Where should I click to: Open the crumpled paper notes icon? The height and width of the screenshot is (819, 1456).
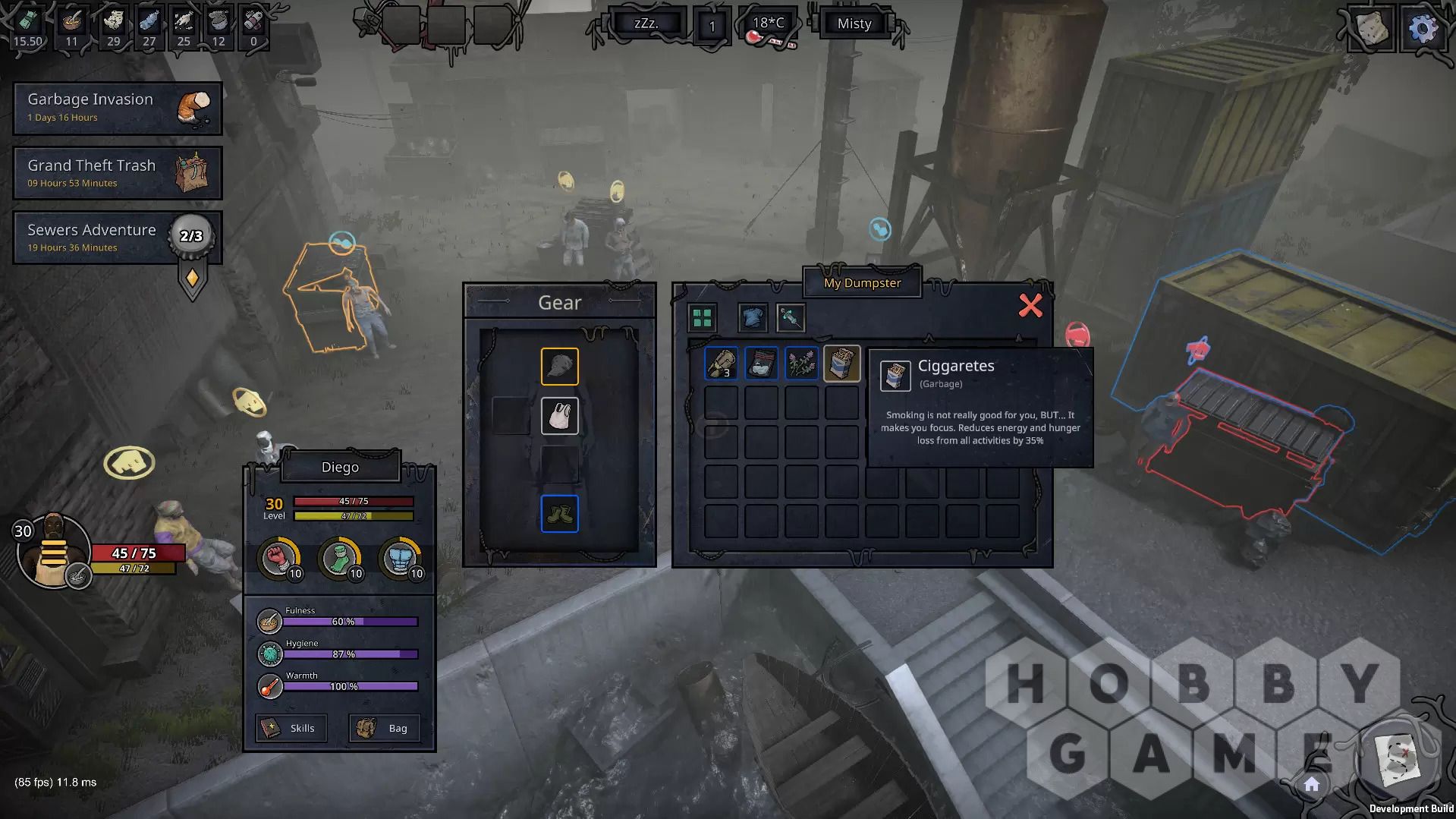click(x=1372, y=29)
